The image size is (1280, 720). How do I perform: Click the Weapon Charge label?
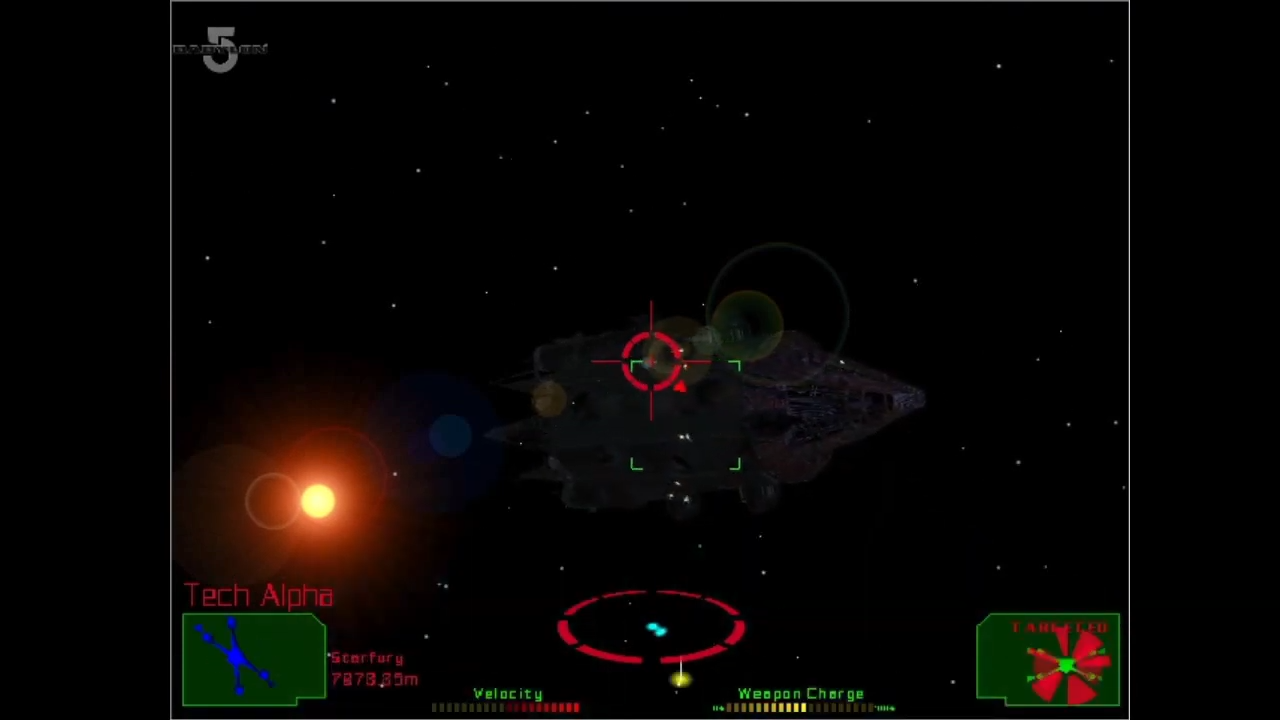[800, 693]
